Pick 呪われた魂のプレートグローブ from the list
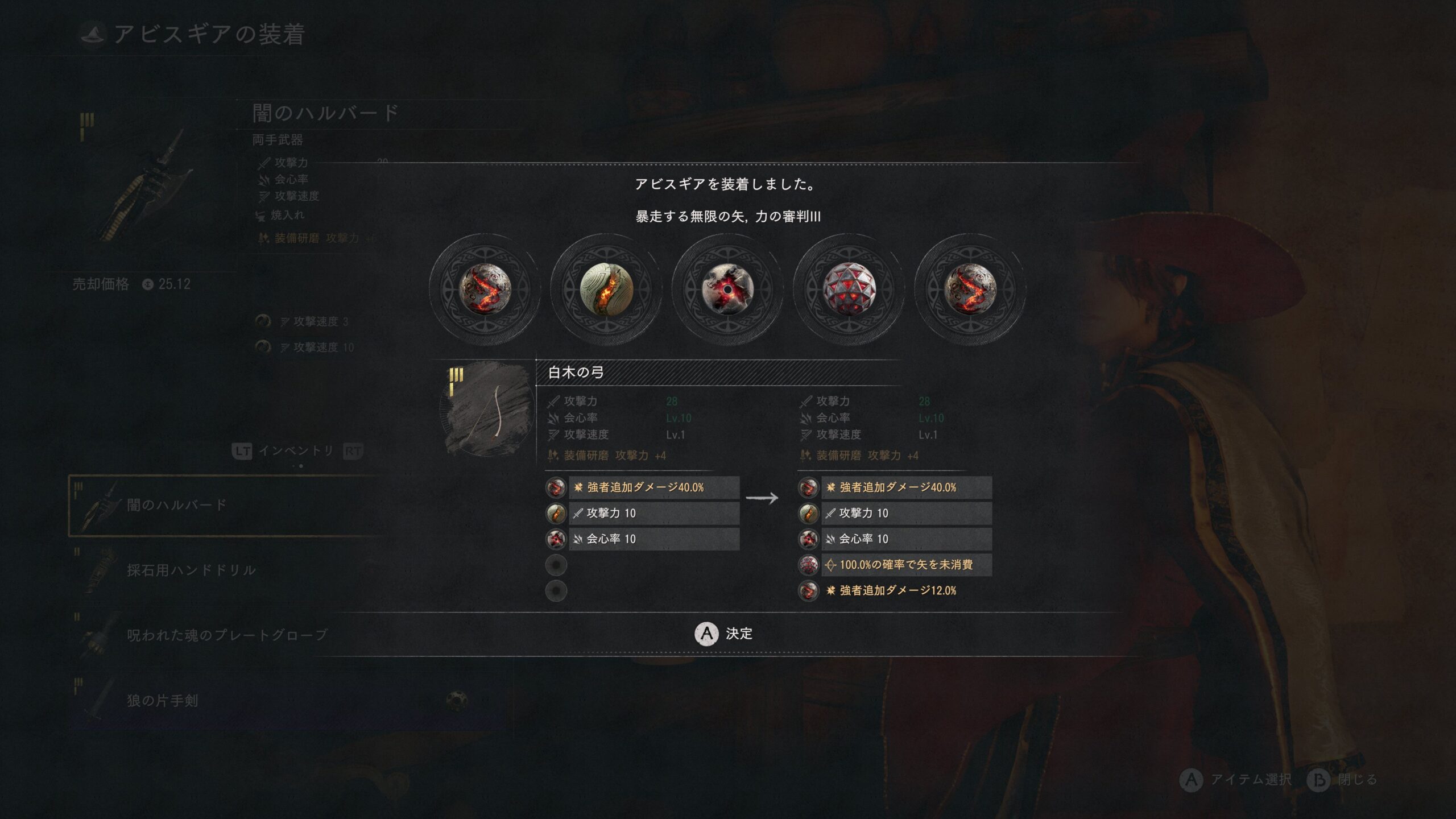This screenshot has height=819, width=1456. click(227, 635)
